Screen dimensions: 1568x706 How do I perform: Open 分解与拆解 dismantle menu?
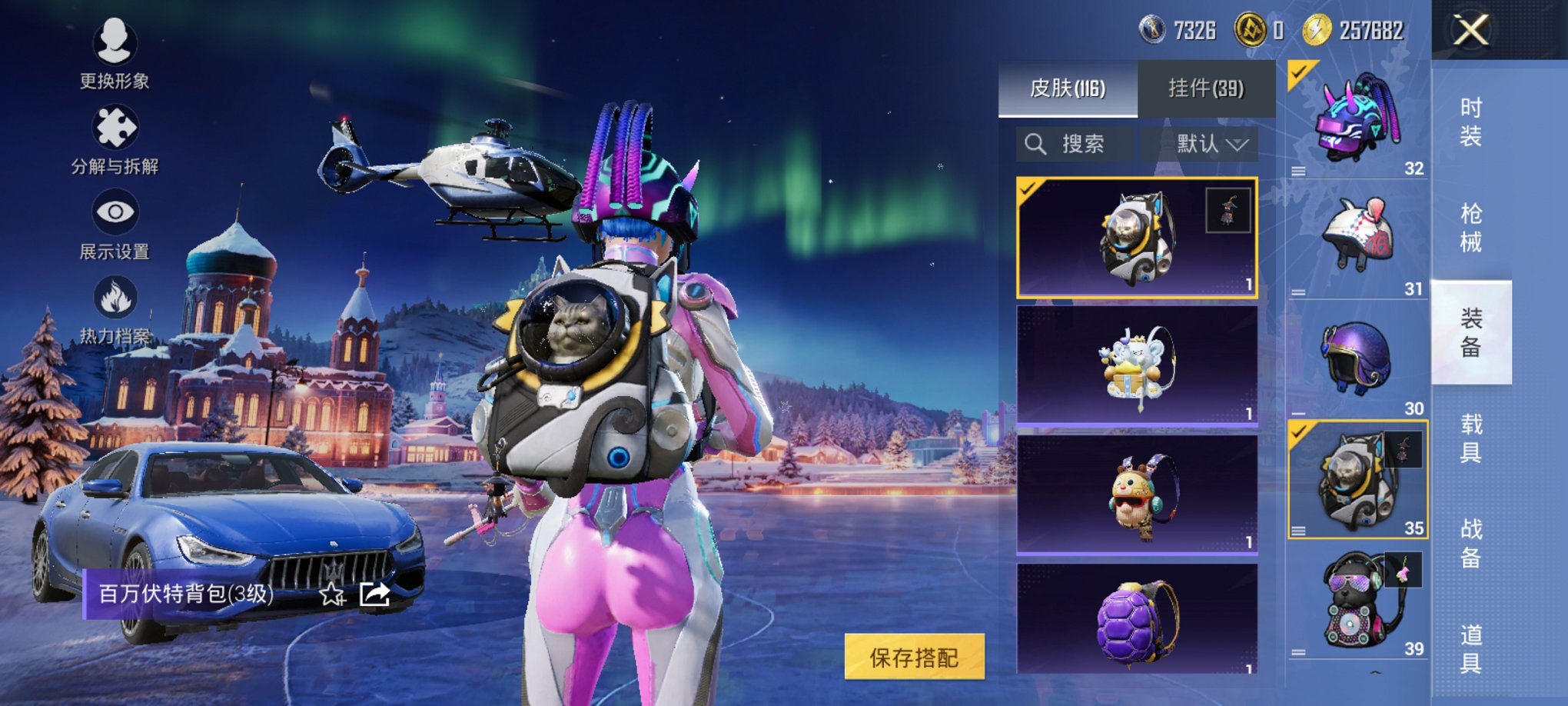[x=115, y=138]
